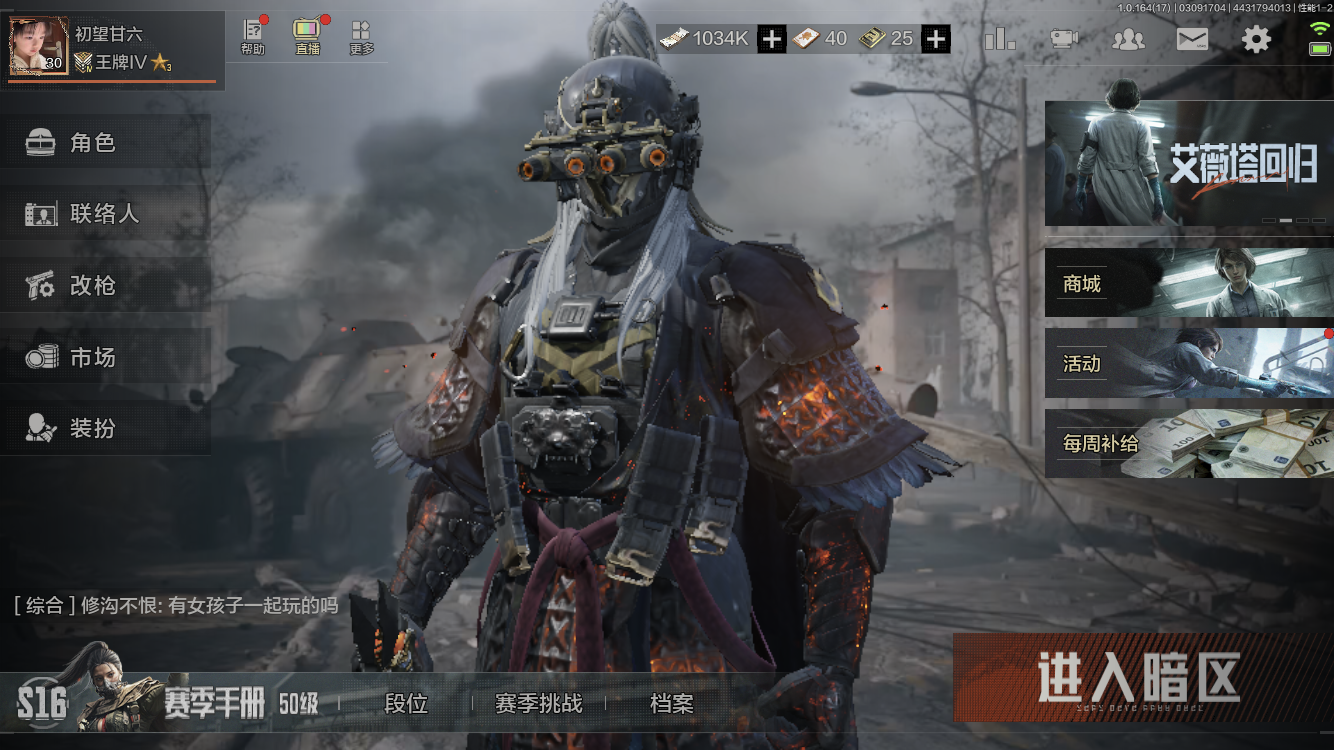Open the 联络人 contacts menu

(105, 214)
